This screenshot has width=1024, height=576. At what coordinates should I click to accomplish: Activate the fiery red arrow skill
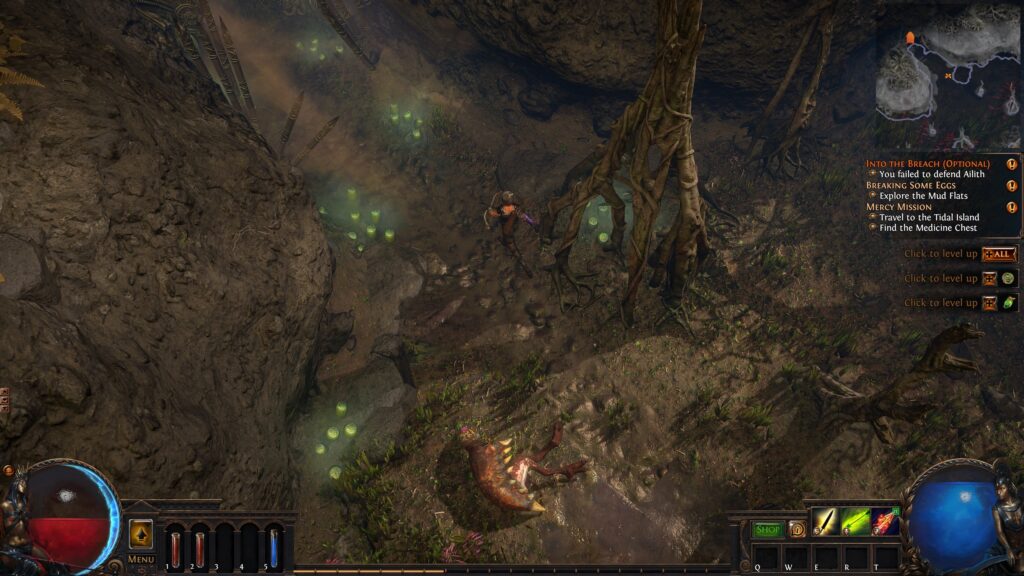point(885,521)
